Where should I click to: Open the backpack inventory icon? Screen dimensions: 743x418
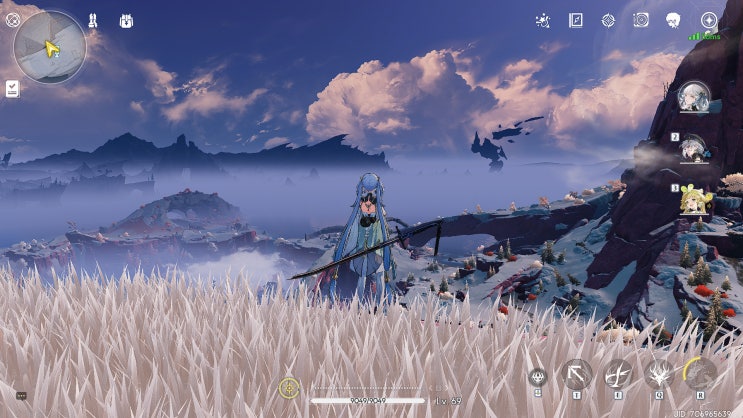tap(126, 20)
